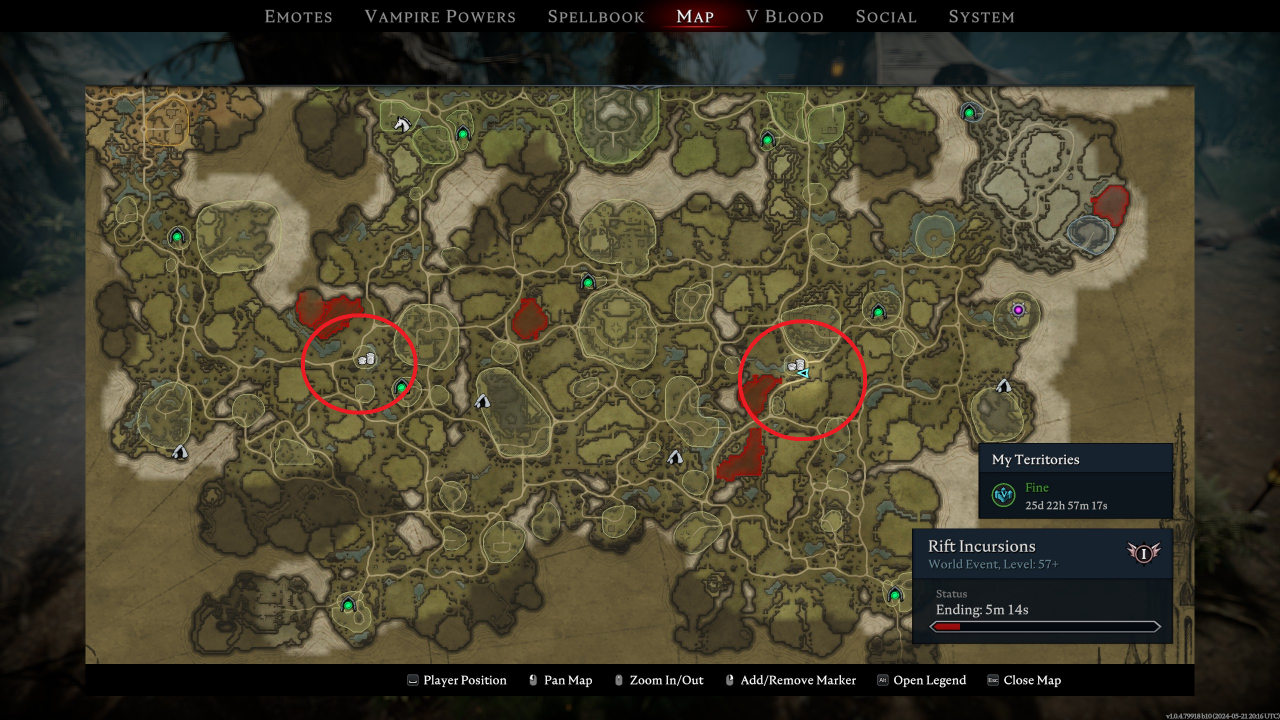1280x720 pixels.
Task: Select the castle heart icon in My Territories
Action: [1003, 494]
